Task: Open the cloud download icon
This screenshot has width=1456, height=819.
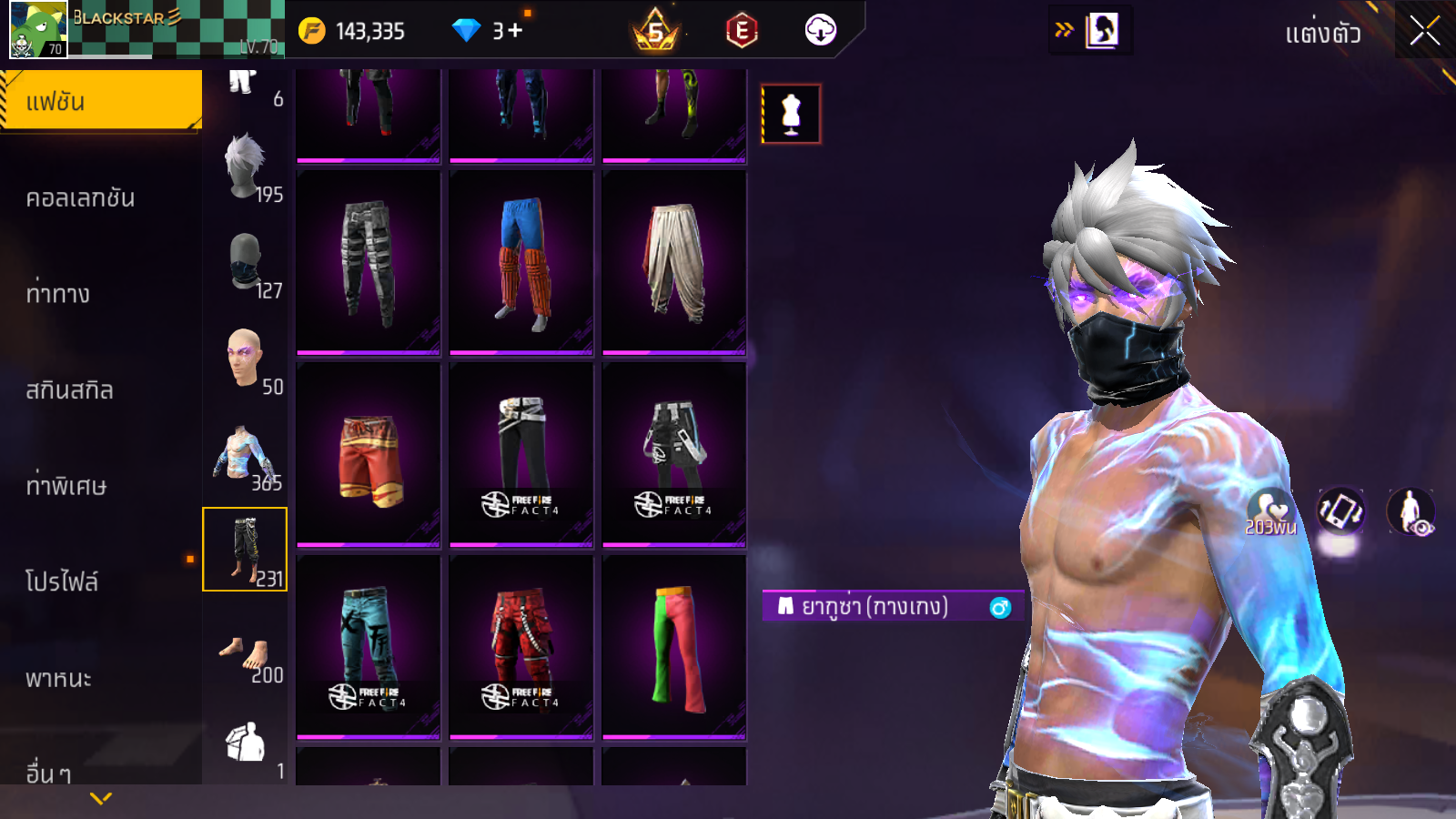Action: 820,31
